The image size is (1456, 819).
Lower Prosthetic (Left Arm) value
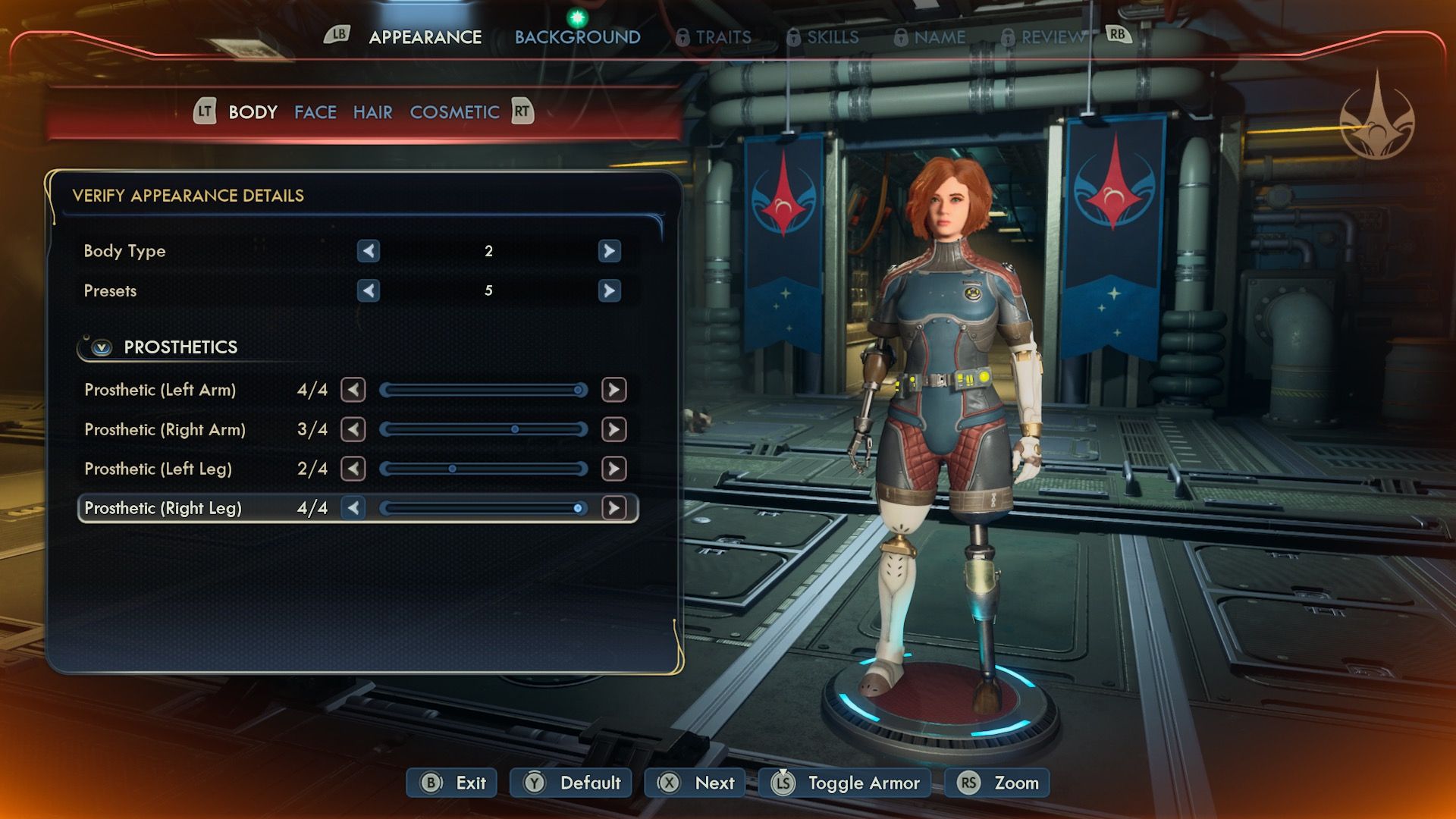tap(353, 390)
